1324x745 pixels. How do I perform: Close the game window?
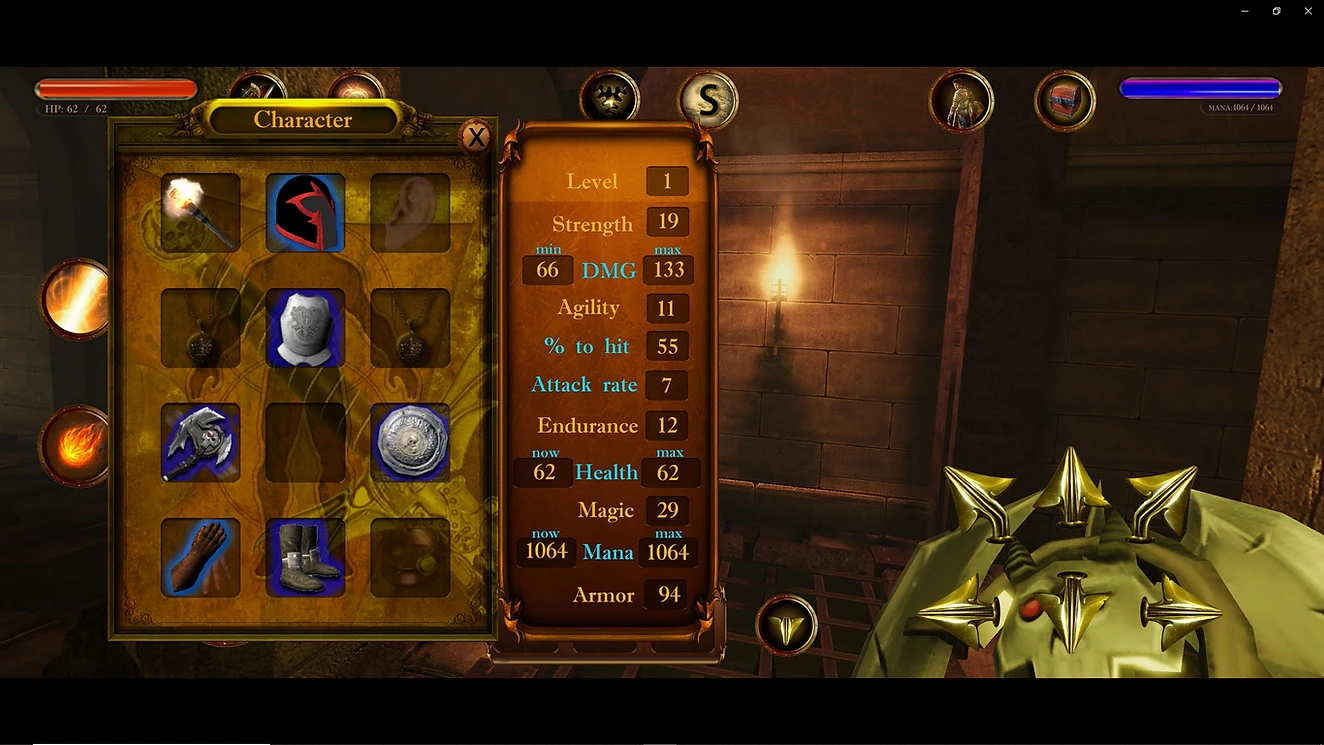tap(1308, 11)
